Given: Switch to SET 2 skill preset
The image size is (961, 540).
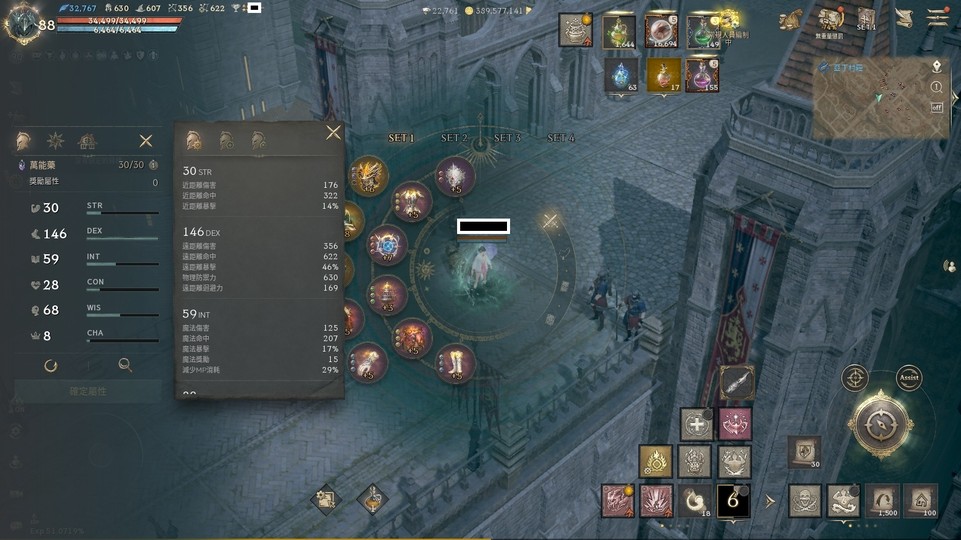Looking at the screenshot, I should tap(454, 138).
